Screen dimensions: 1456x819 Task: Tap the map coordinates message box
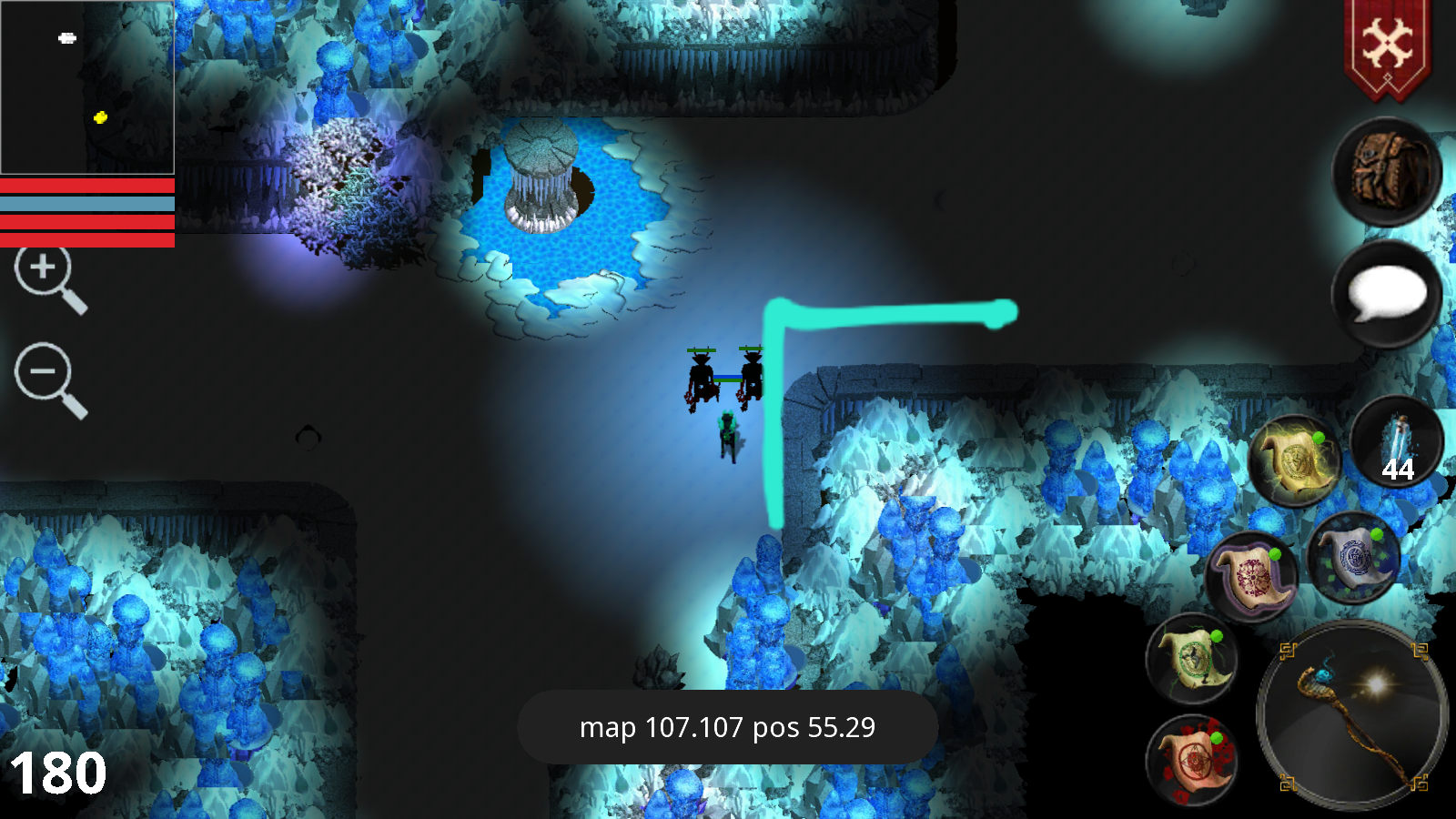pyautogui.click(x=725, y=728)
